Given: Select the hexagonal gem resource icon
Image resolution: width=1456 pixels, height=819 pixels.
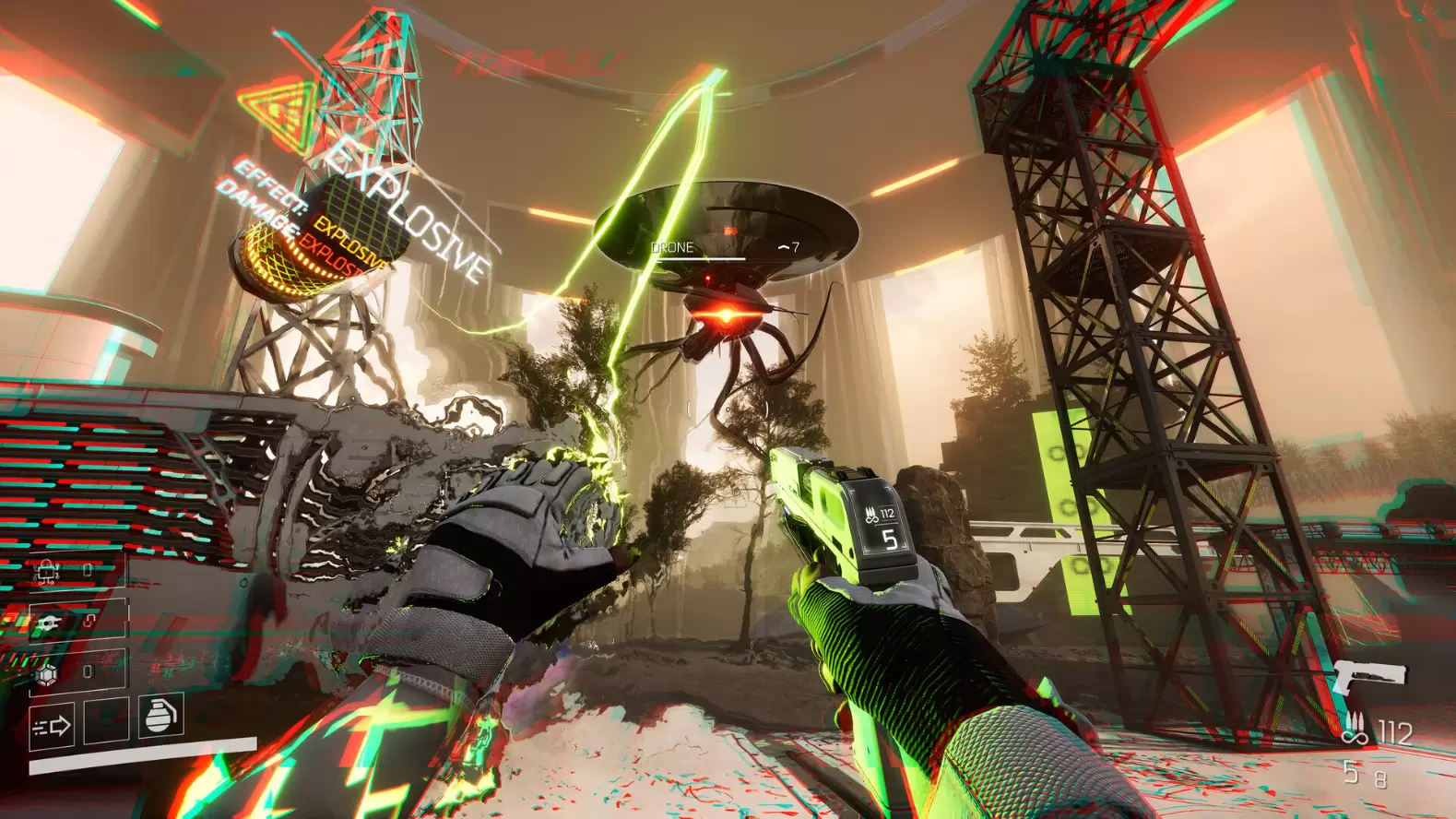Looking at the screenshot, I should [49, 672].
